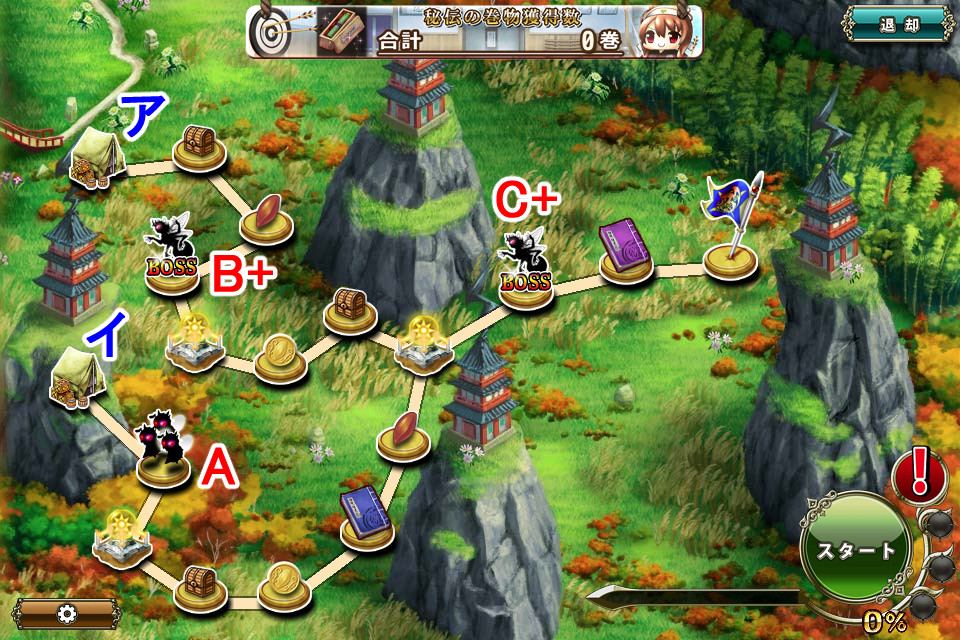Select the purple scroll book node
The width and height of the screenshot is (960, 640).
tap(627, 251)
